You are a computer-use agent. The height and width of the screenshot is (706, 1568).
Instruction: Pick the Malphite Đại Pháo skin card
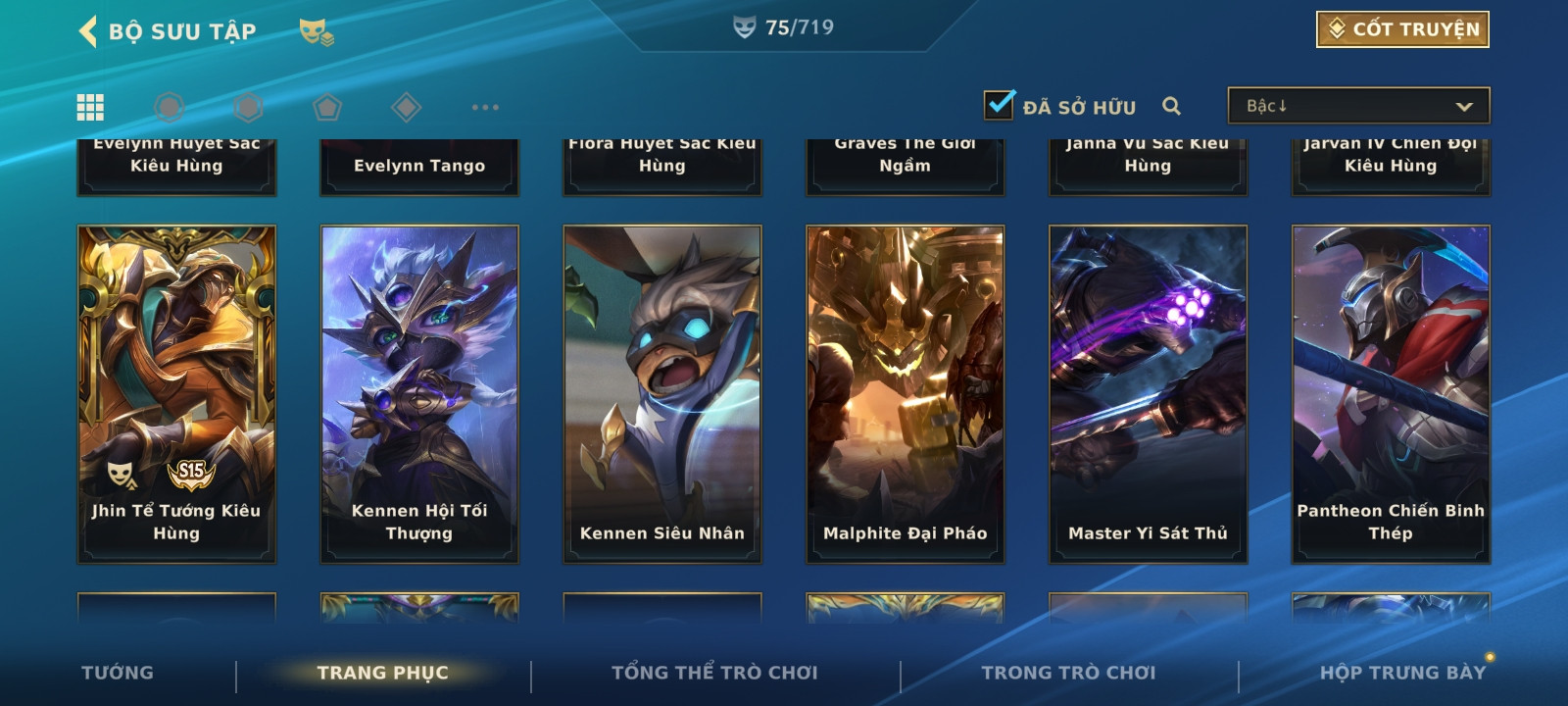tap(906, 393)
